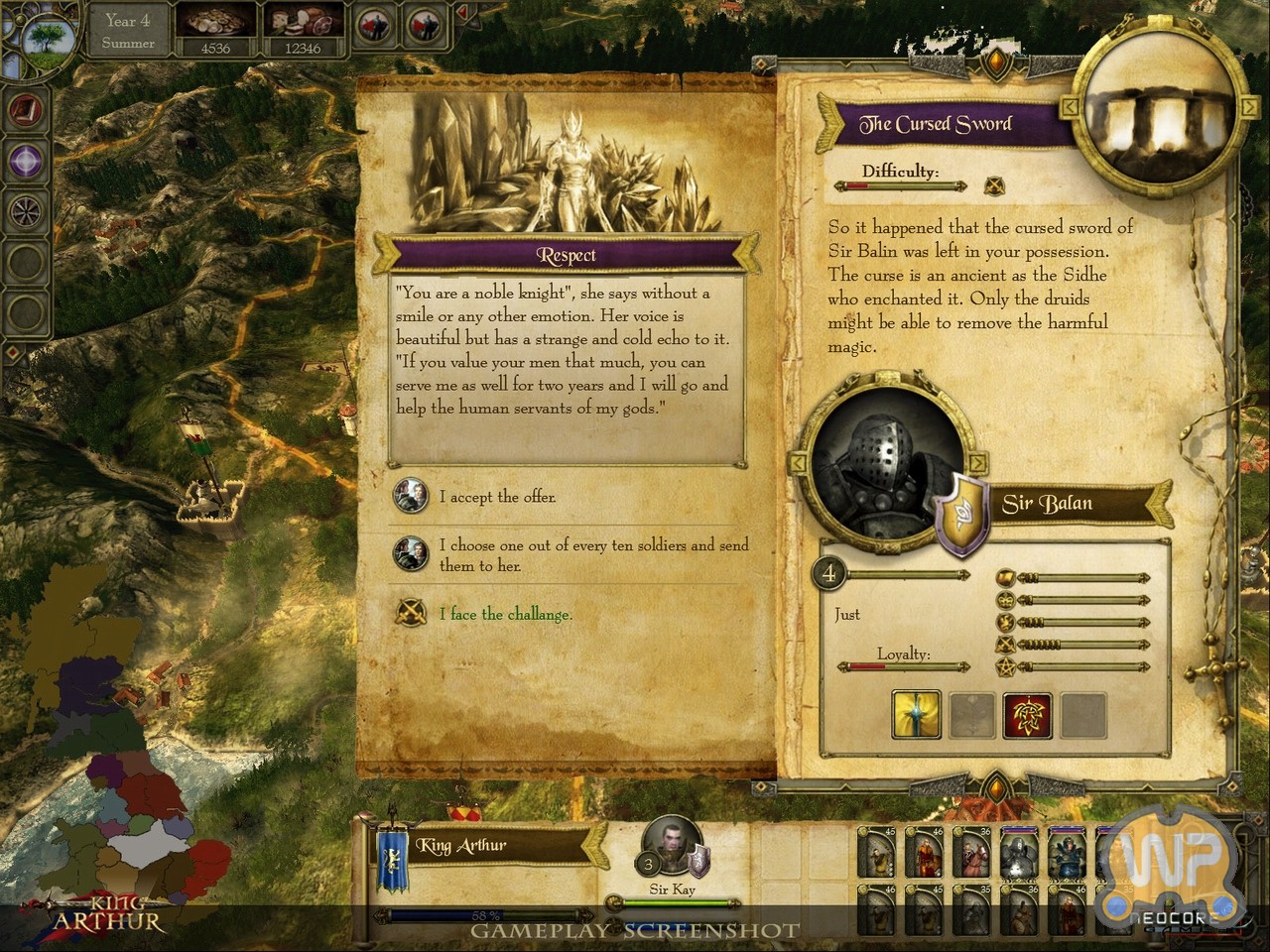Open the spoked wheel icon menu
Screen dimensions: 1270x952
pyautogui.click(x=26, y=210)
